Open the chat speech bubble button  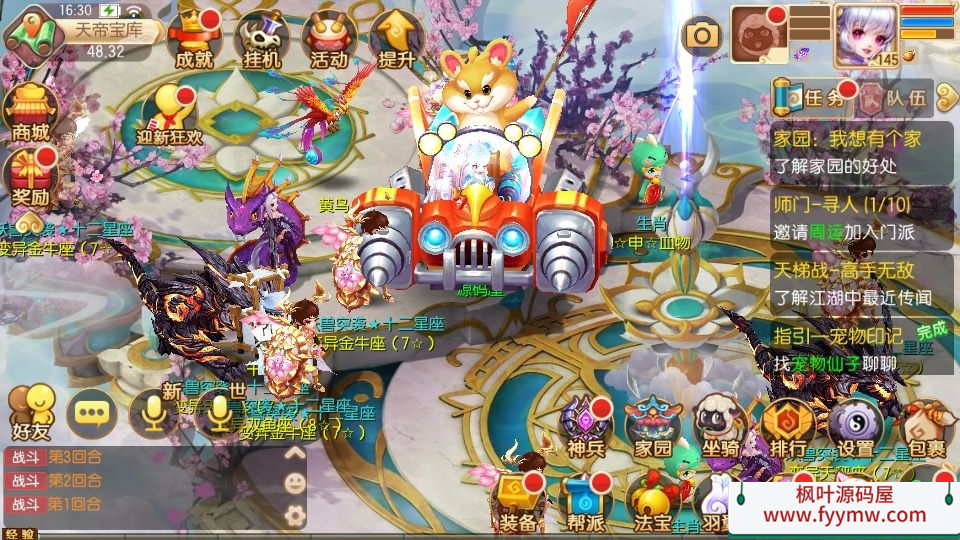coord(92,413)
